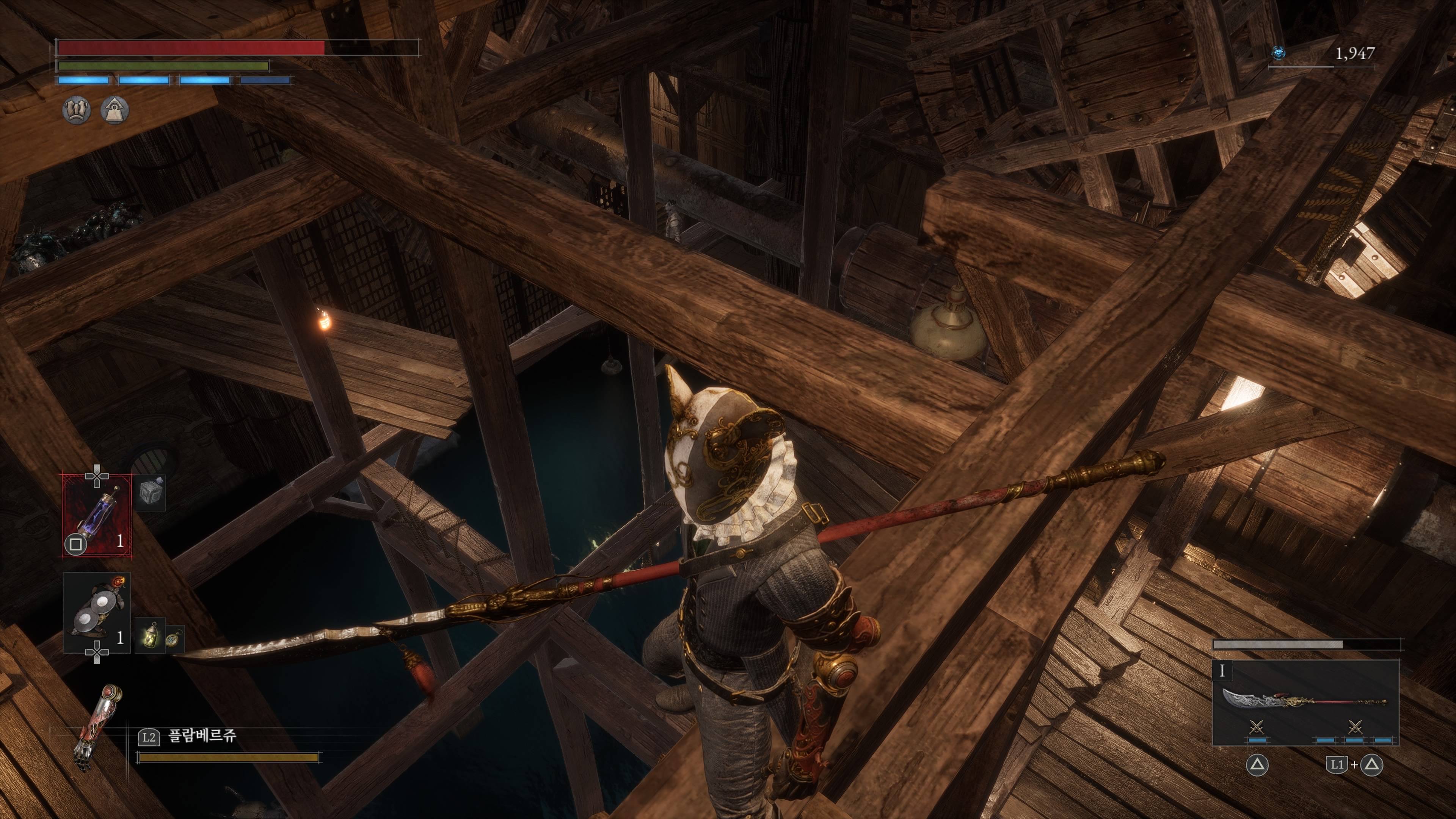Select the twin grinder discs belt slot

point(97,612)
